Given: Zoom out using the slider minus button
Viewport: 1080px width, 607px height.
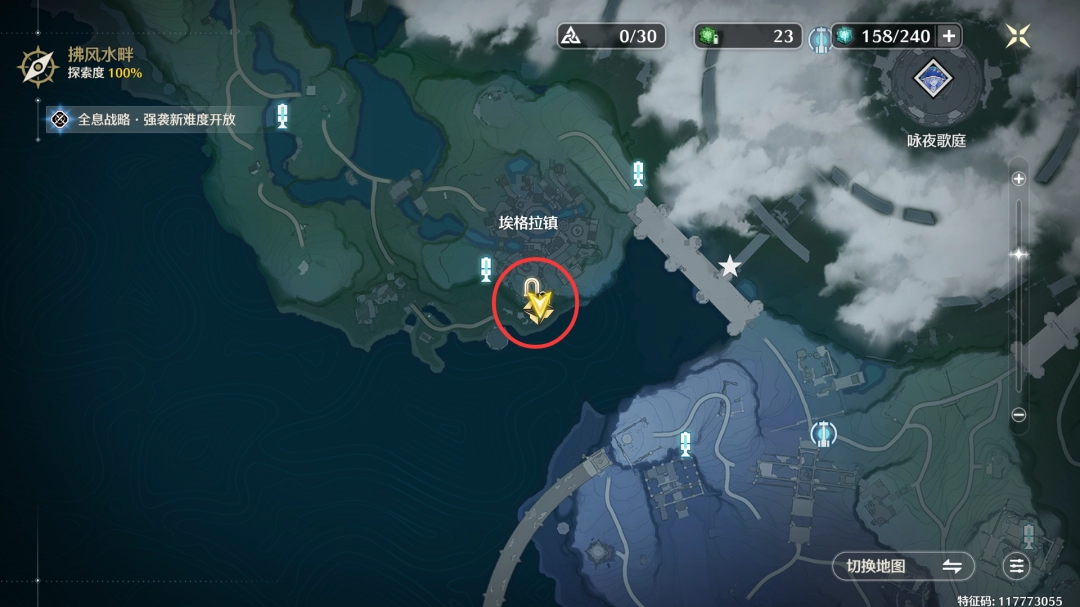Looking at the screenshot, I should (x=1018, y=414).
